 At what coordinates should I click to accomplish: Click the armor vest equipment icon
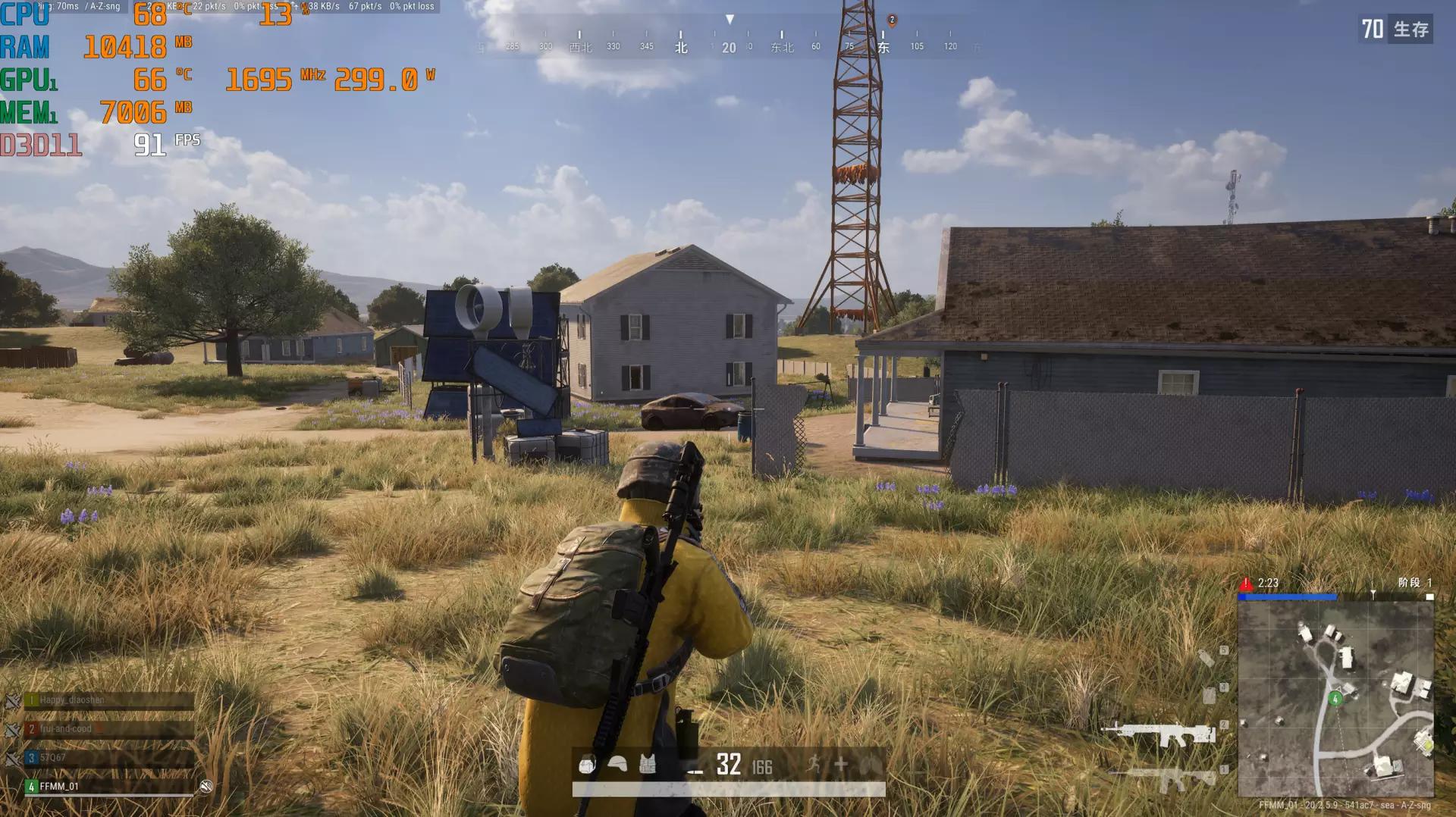point(648,765)
